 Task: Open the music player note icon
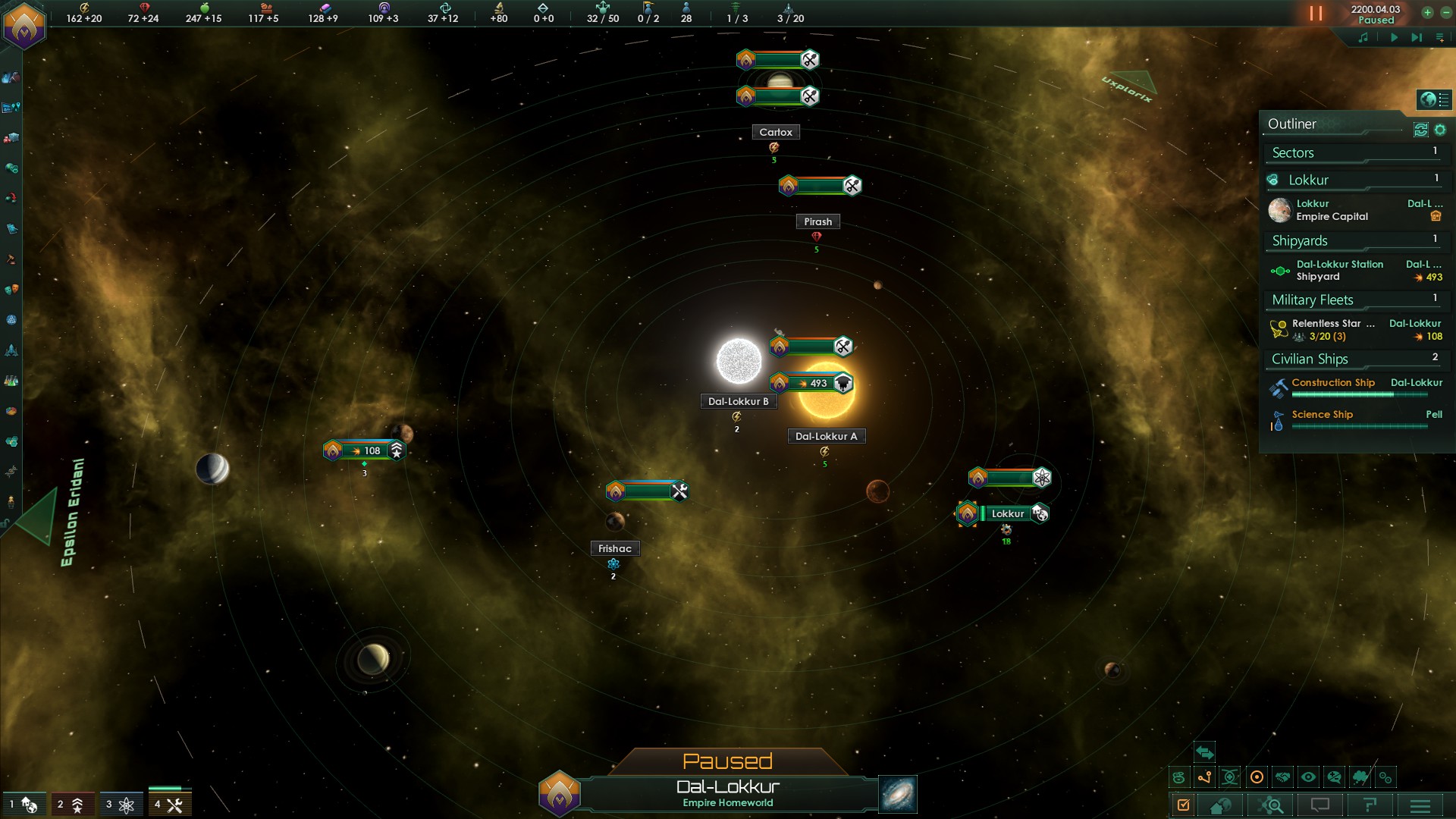(x=1363, y=37)
